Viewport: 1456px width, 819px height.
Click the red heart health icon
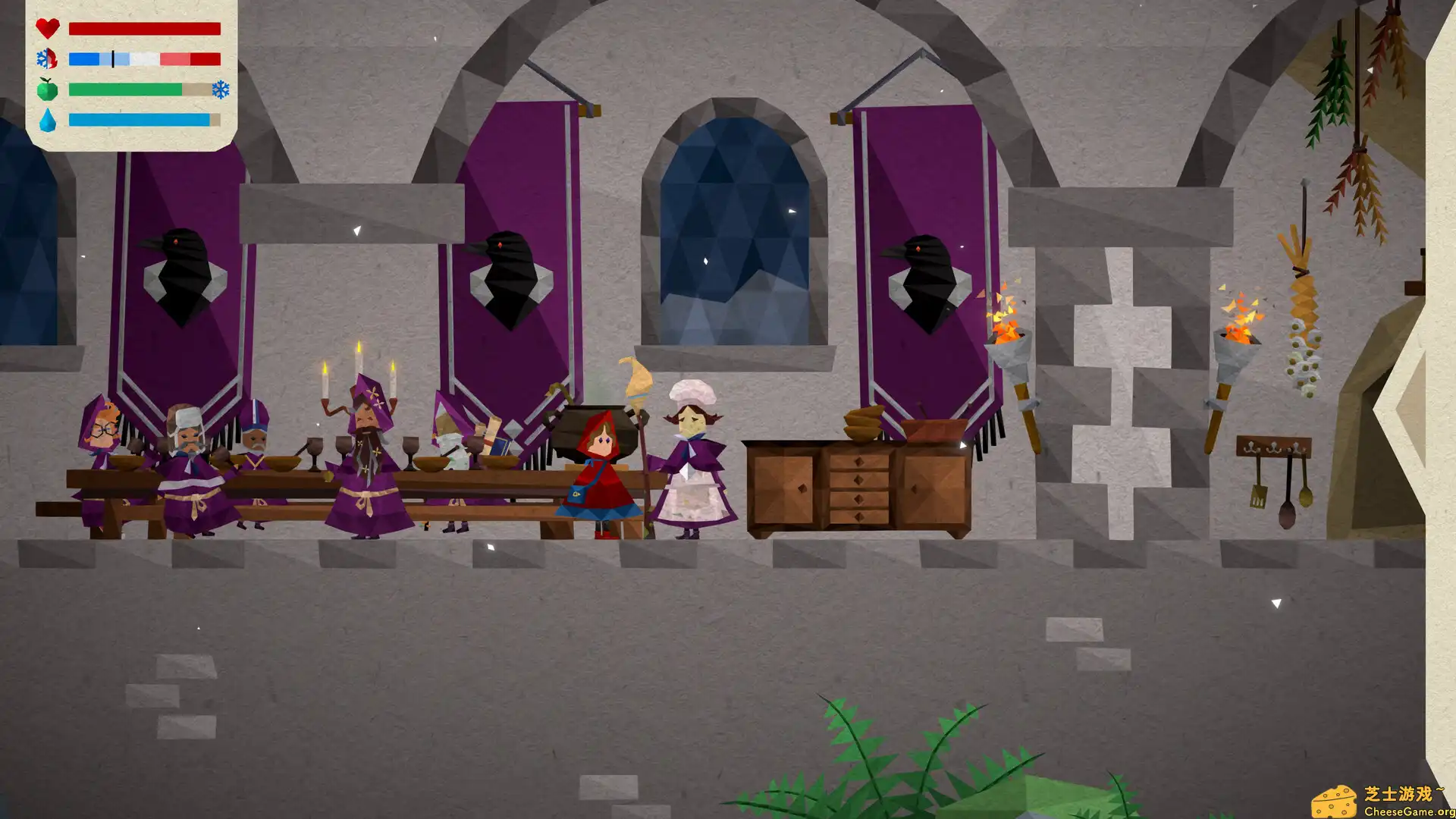[x=47, y=29]
